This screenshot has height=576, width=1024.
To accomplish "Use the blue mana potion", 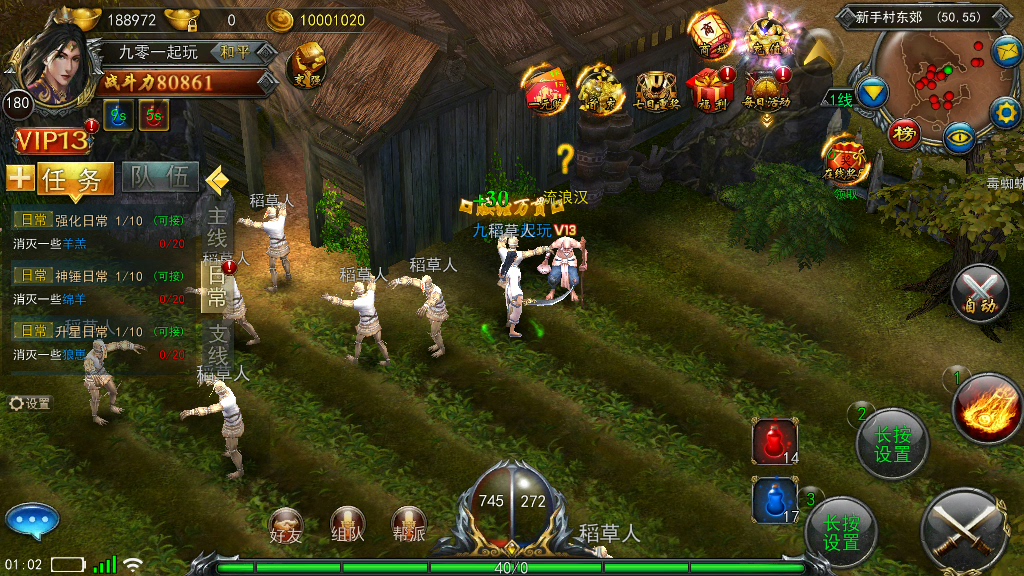I will tap(774, 500).
